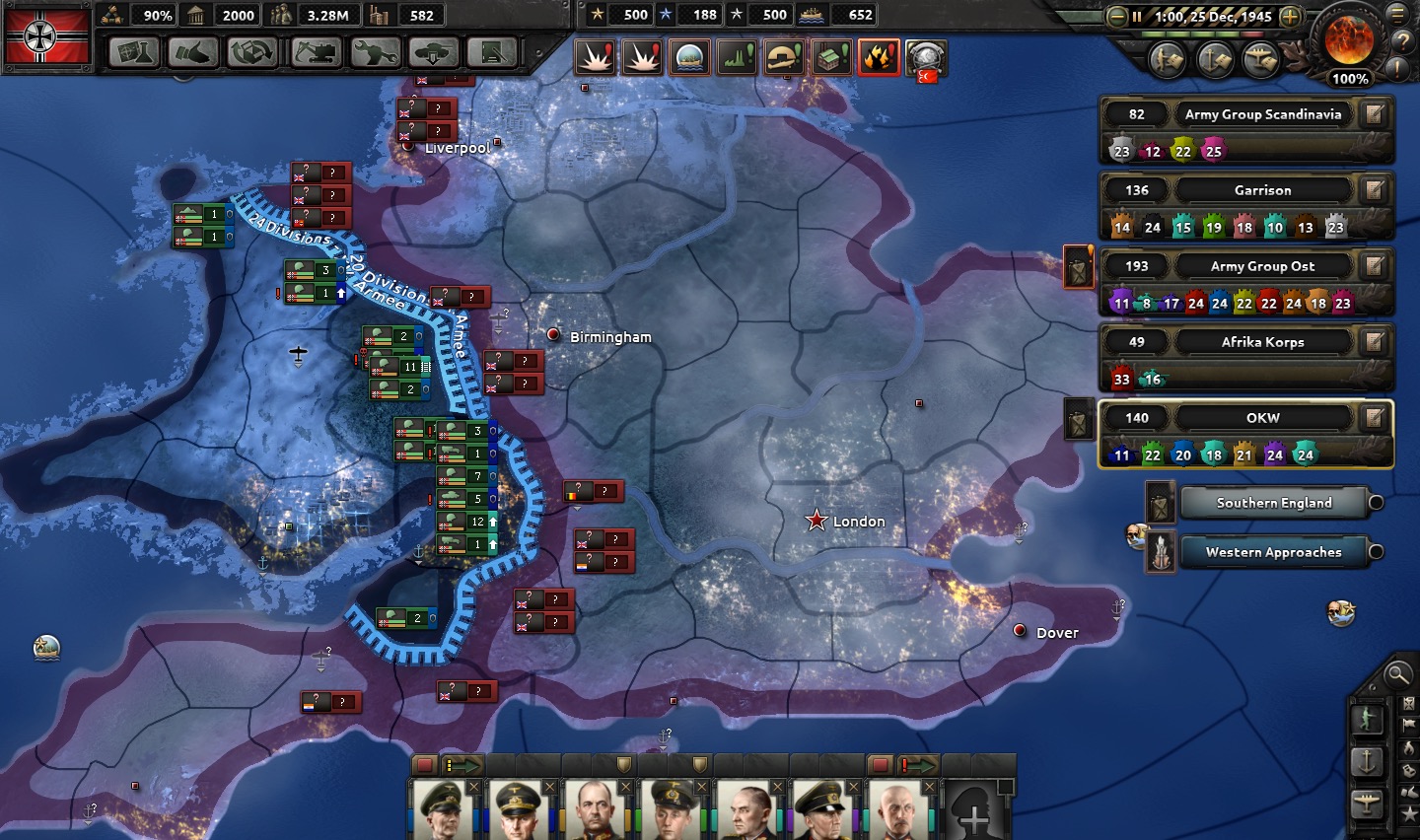Select the Garrison army group
The image size is (1420, 840).
(1262, 190)
